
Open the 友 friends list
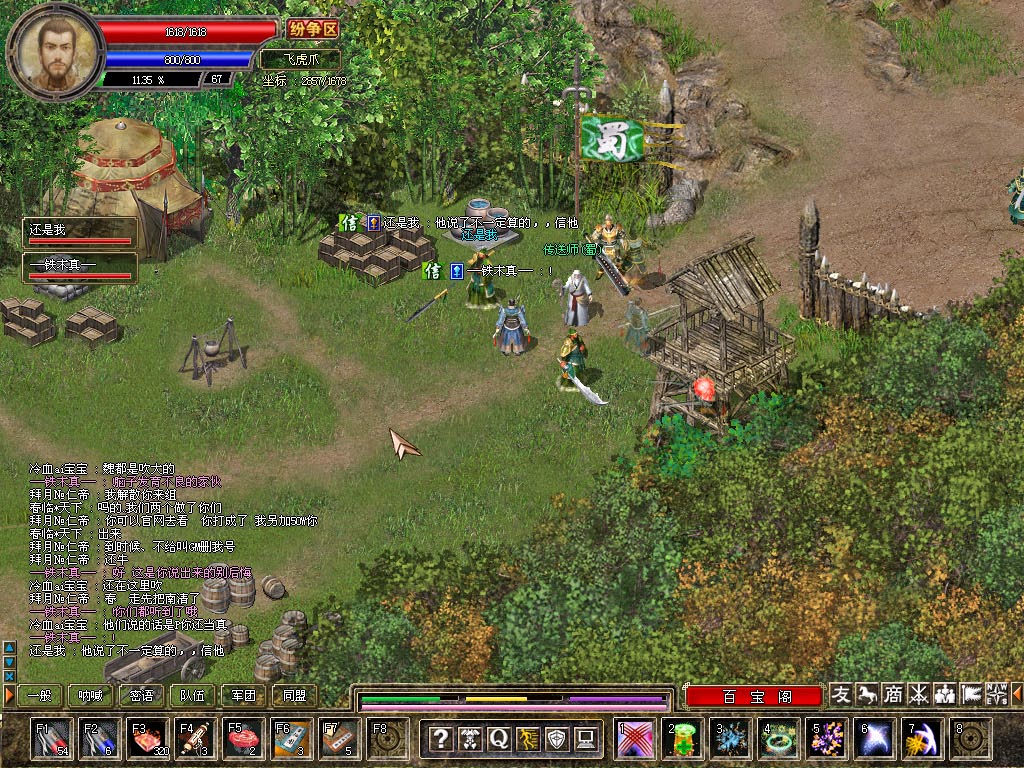(x=841, y=694)
